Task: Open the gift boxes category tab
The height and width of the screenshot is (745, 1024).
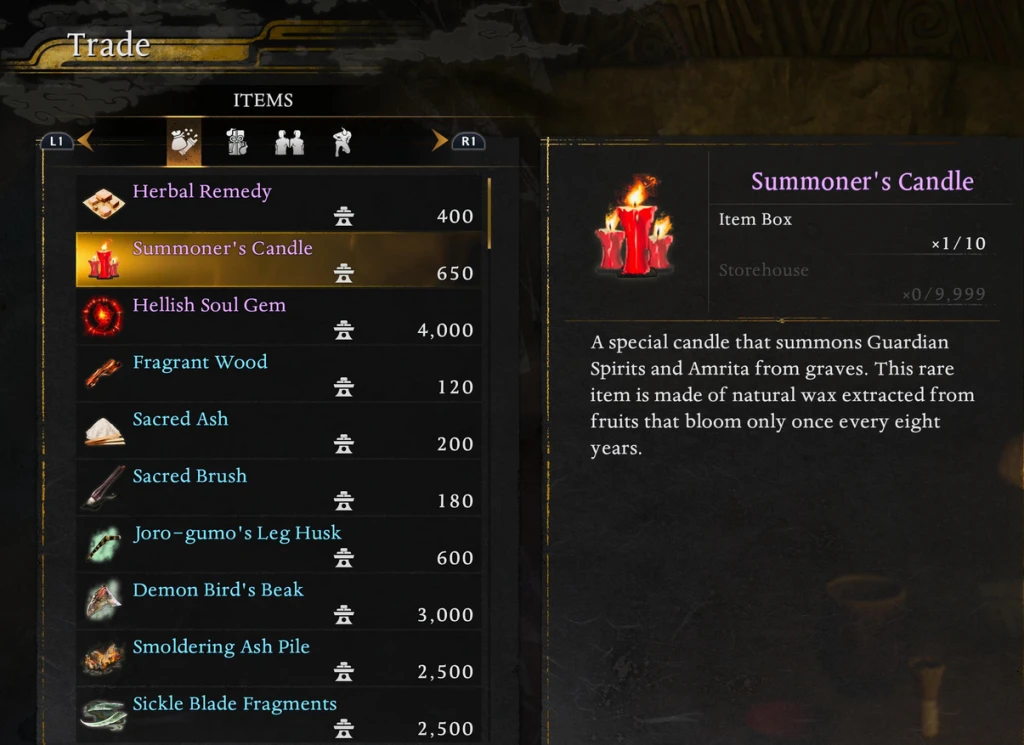Action: 237,142
